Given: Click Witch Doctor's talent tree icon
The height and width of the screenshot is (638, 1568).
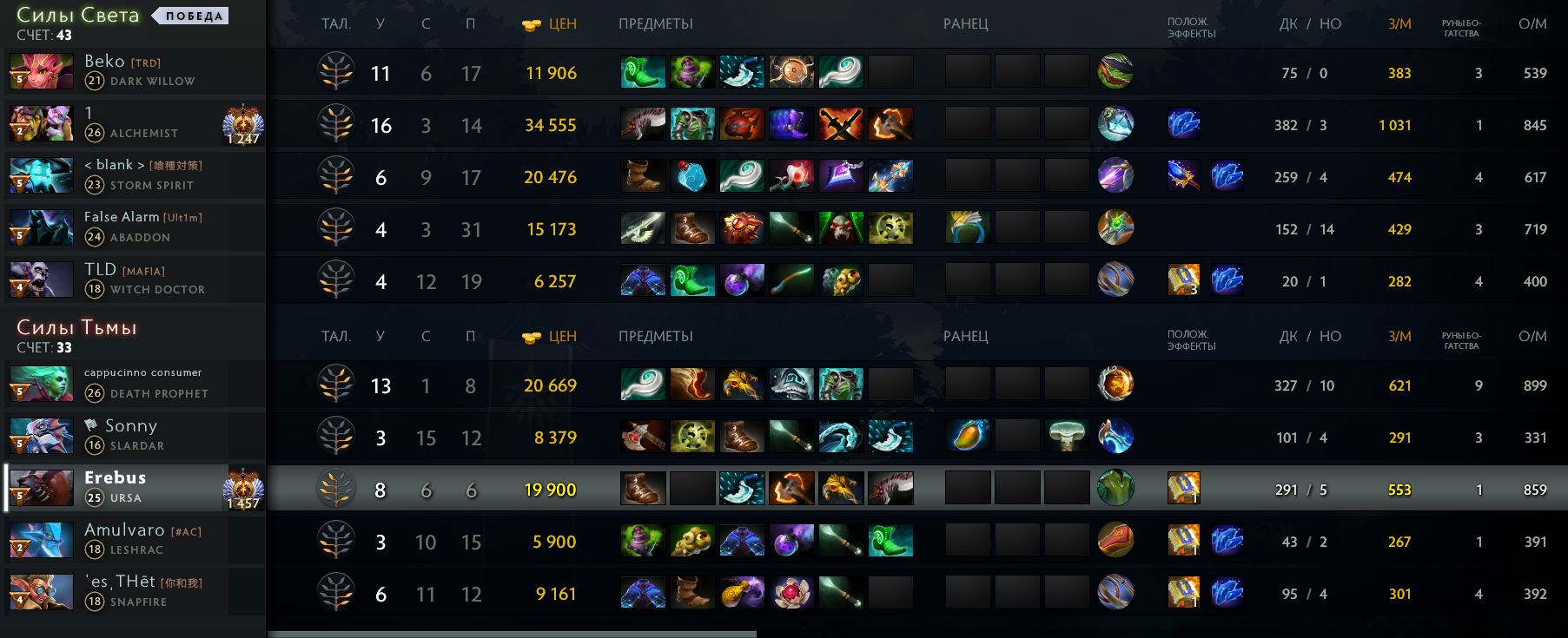Looking at the screenshot, I should [336, 281].
